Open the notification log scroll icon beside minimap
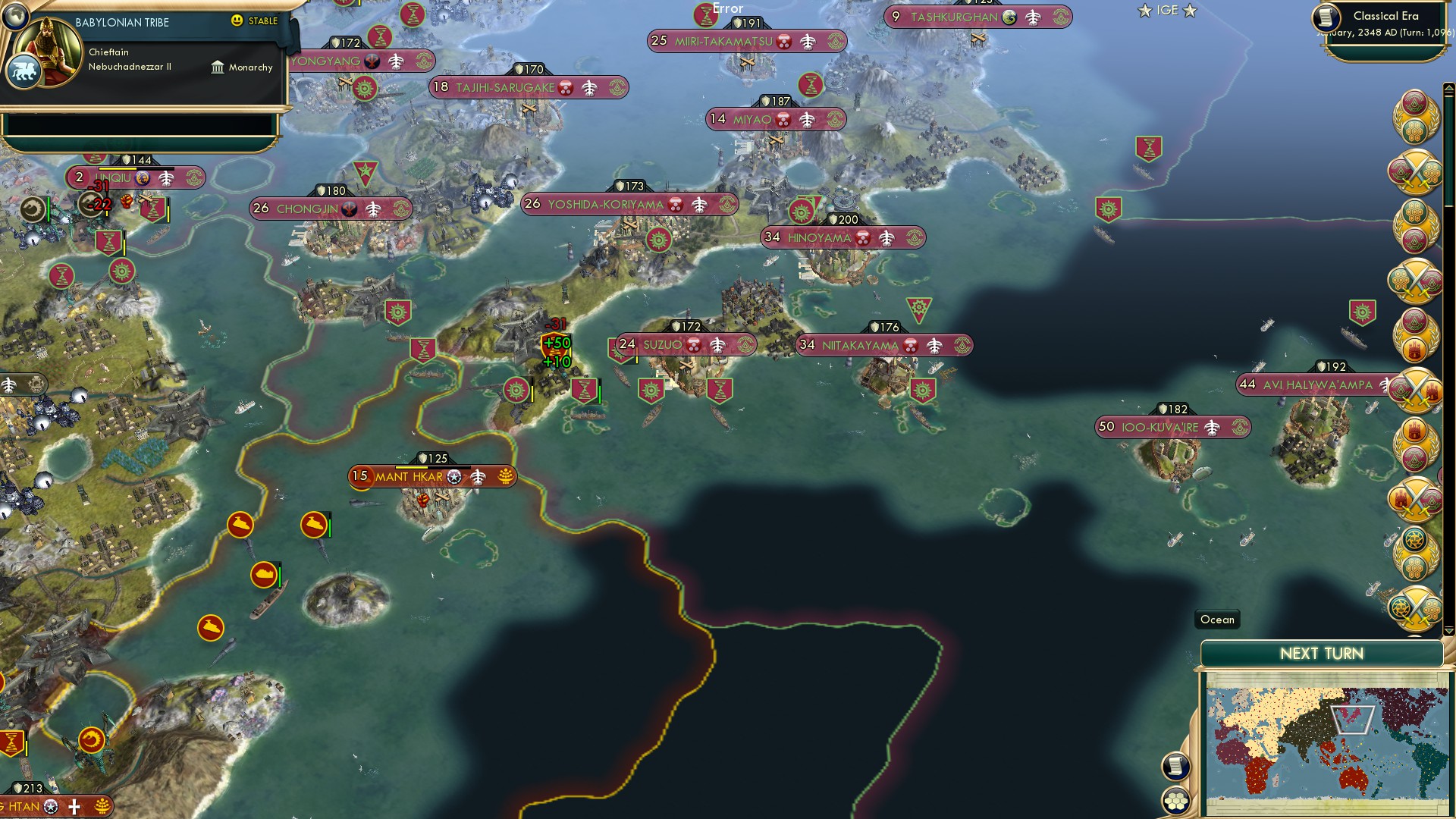 click(1175, 766)
